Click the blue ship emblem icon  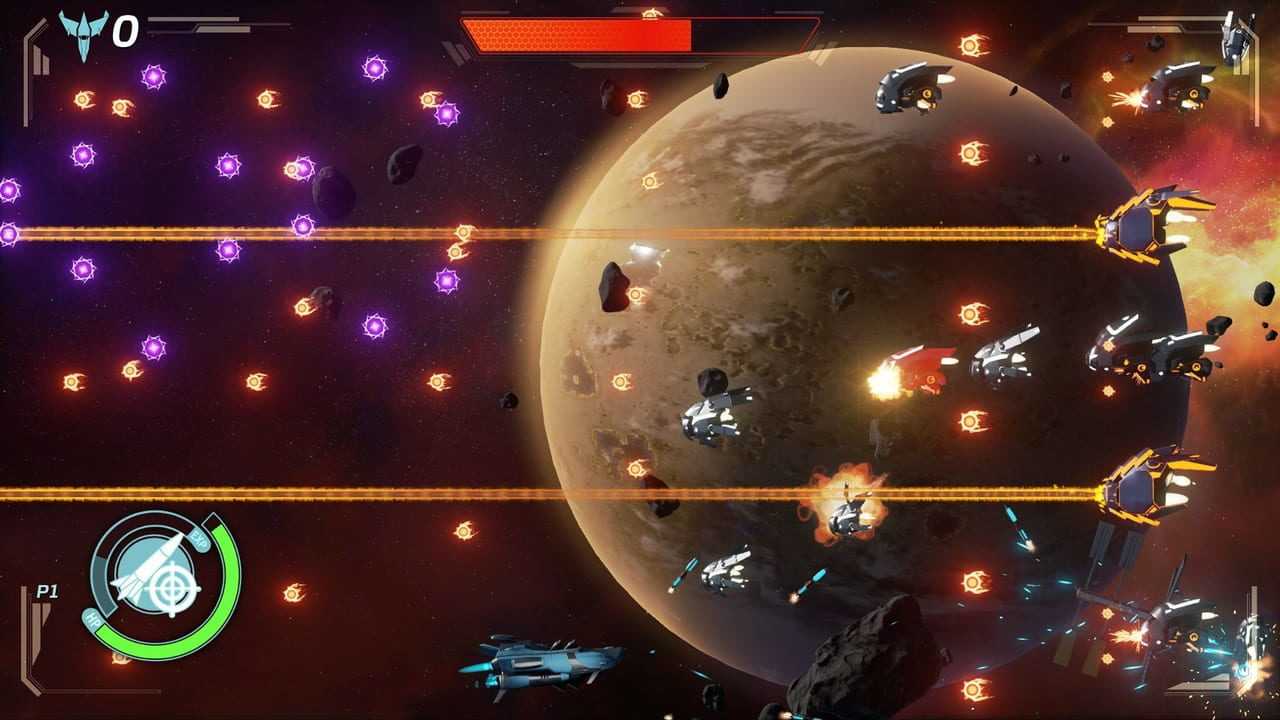pyautogui.click(x=83, y=32)
